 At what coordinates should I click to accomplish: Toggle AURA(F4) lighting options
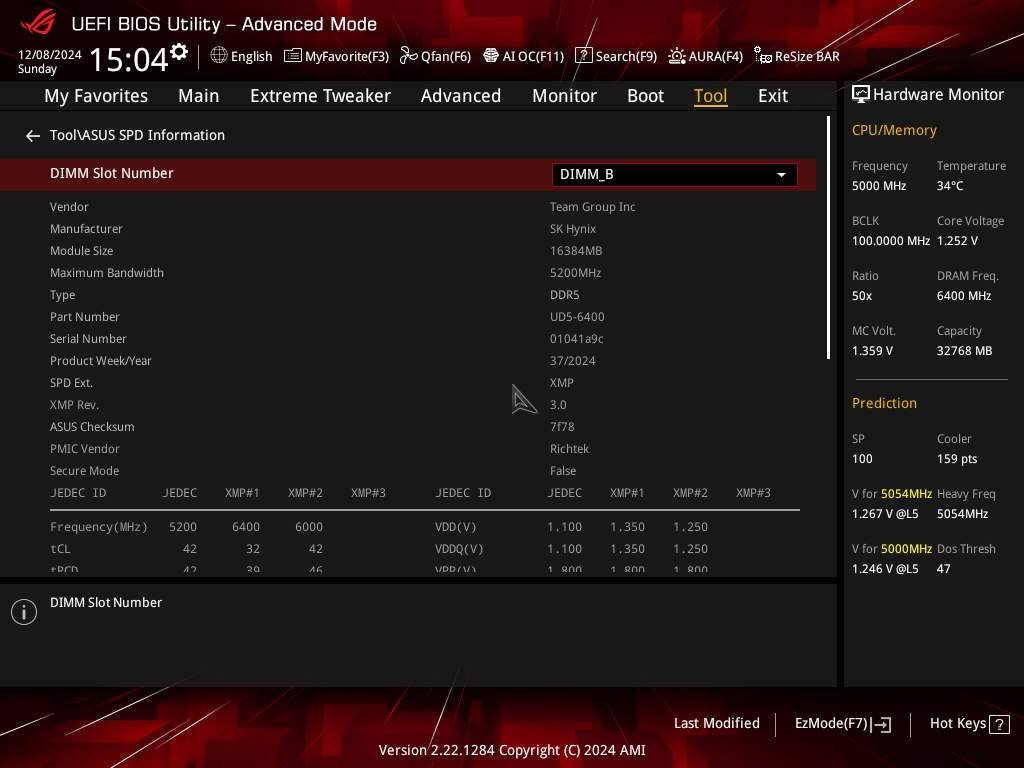point(705,56)
